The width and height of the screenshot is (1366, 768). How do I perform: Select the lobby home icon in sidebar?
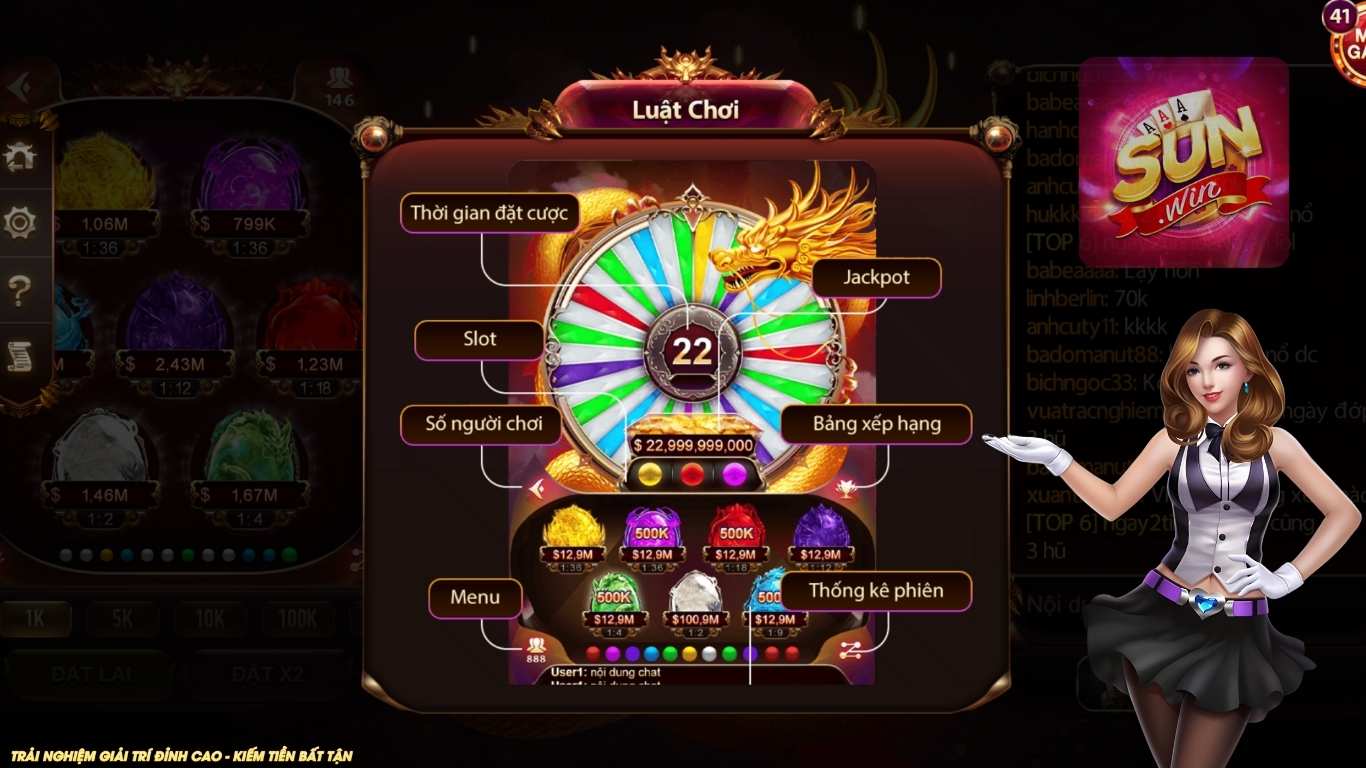(x=20, y=156)
